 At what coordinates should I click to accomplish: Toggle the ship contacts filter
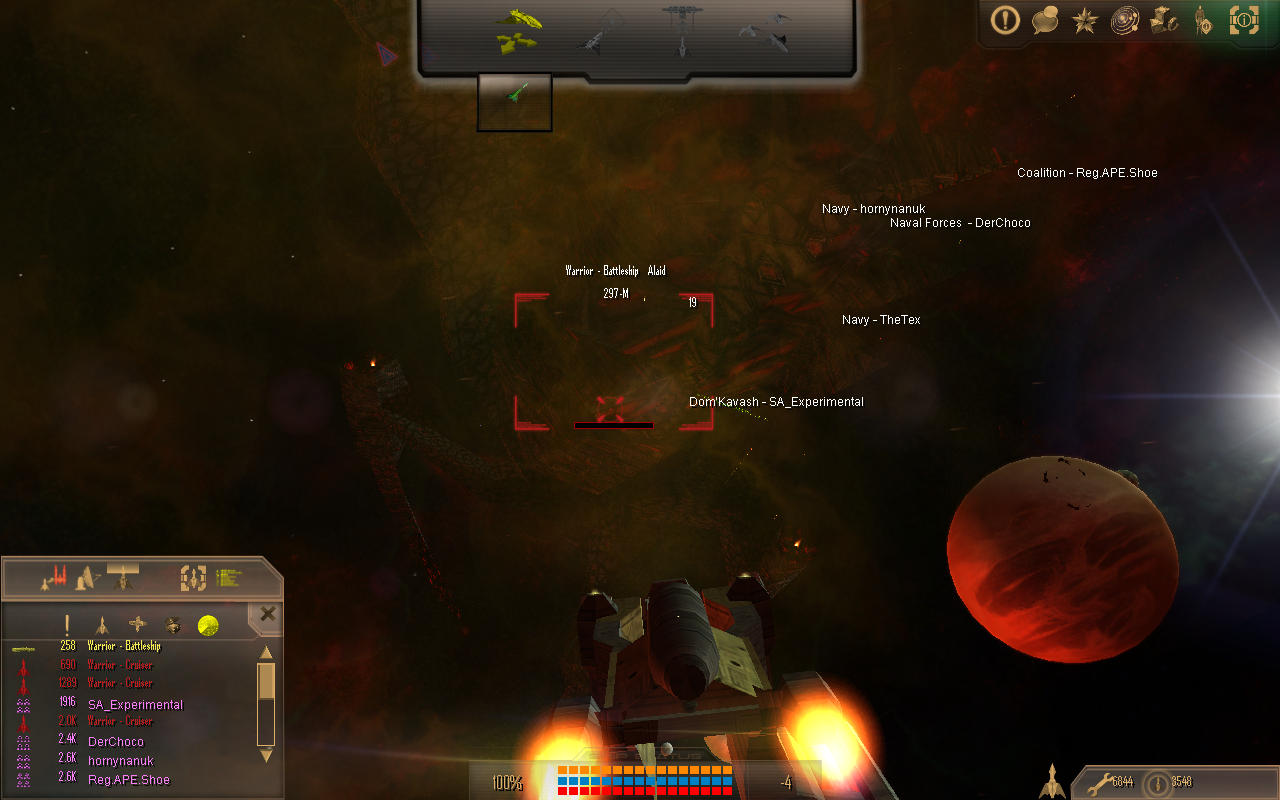coord(102,624)
